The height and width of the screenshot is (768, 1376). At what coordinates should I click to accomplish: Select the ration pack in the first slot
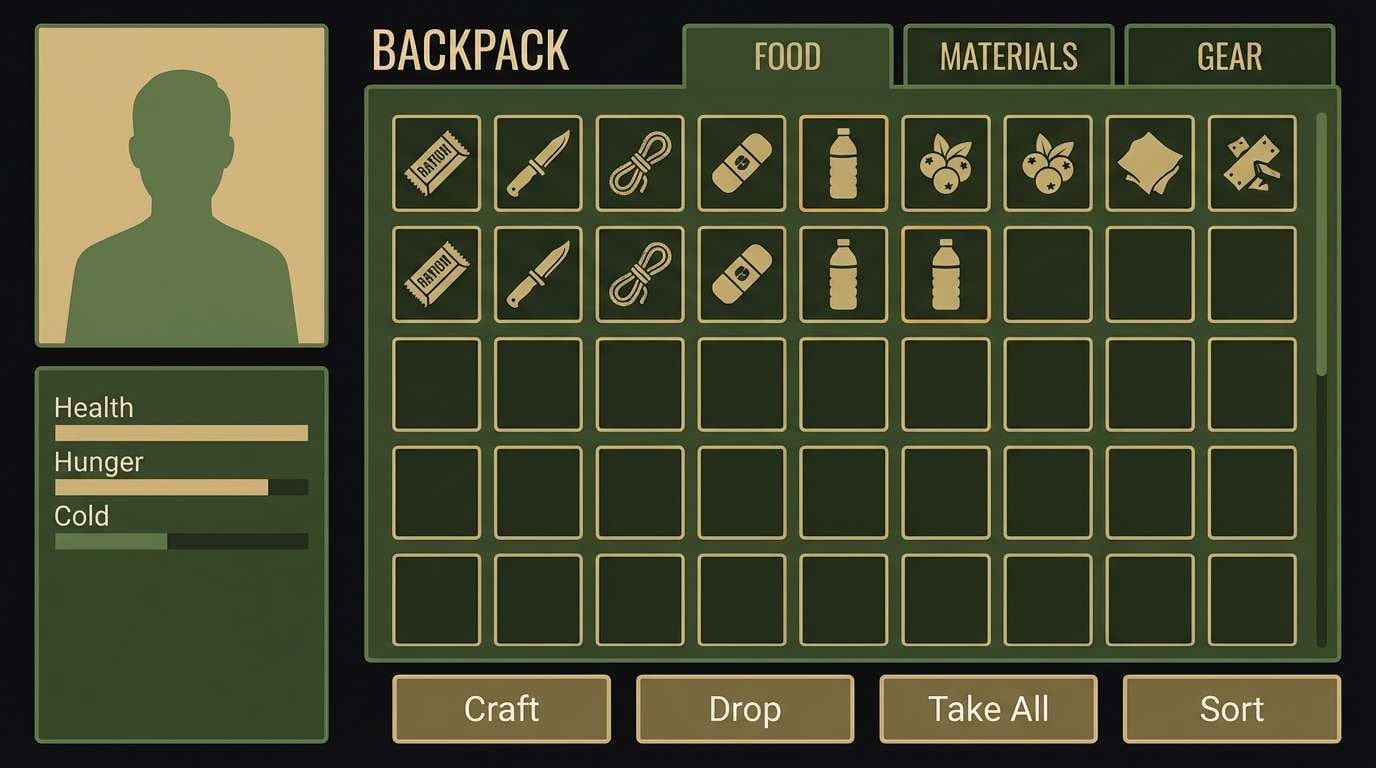click(436, 164)
